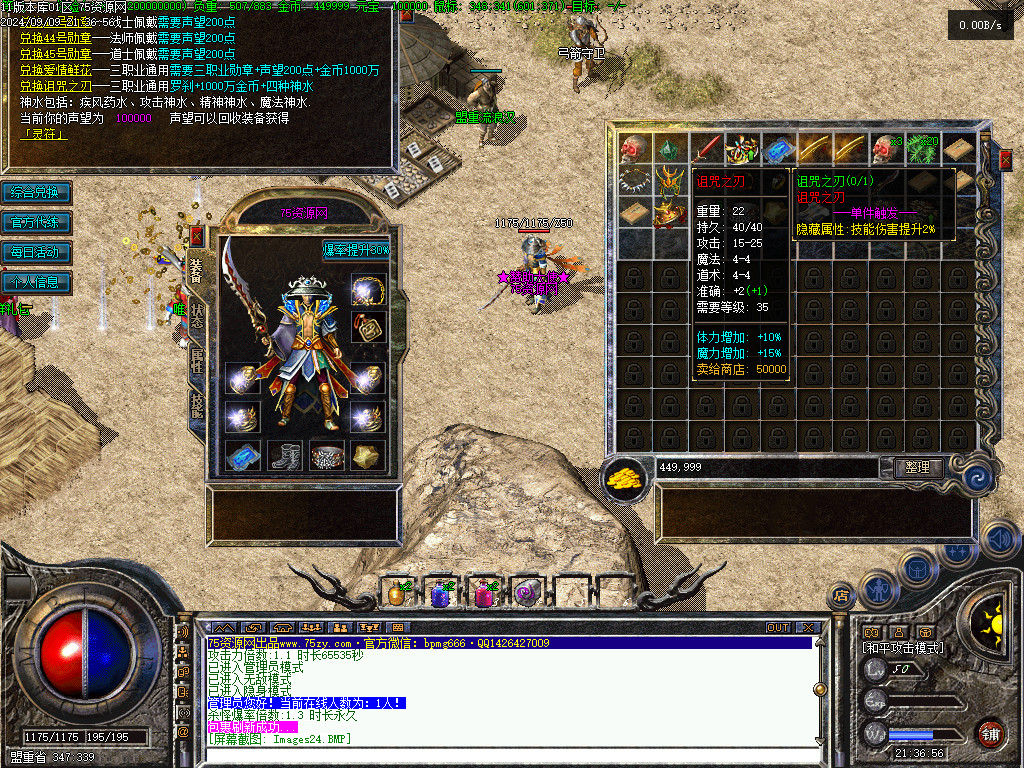The width and height of the screenshot is (1024, 768).
Task: Click the OUT button on chat bar
Action: coord(778,628)
